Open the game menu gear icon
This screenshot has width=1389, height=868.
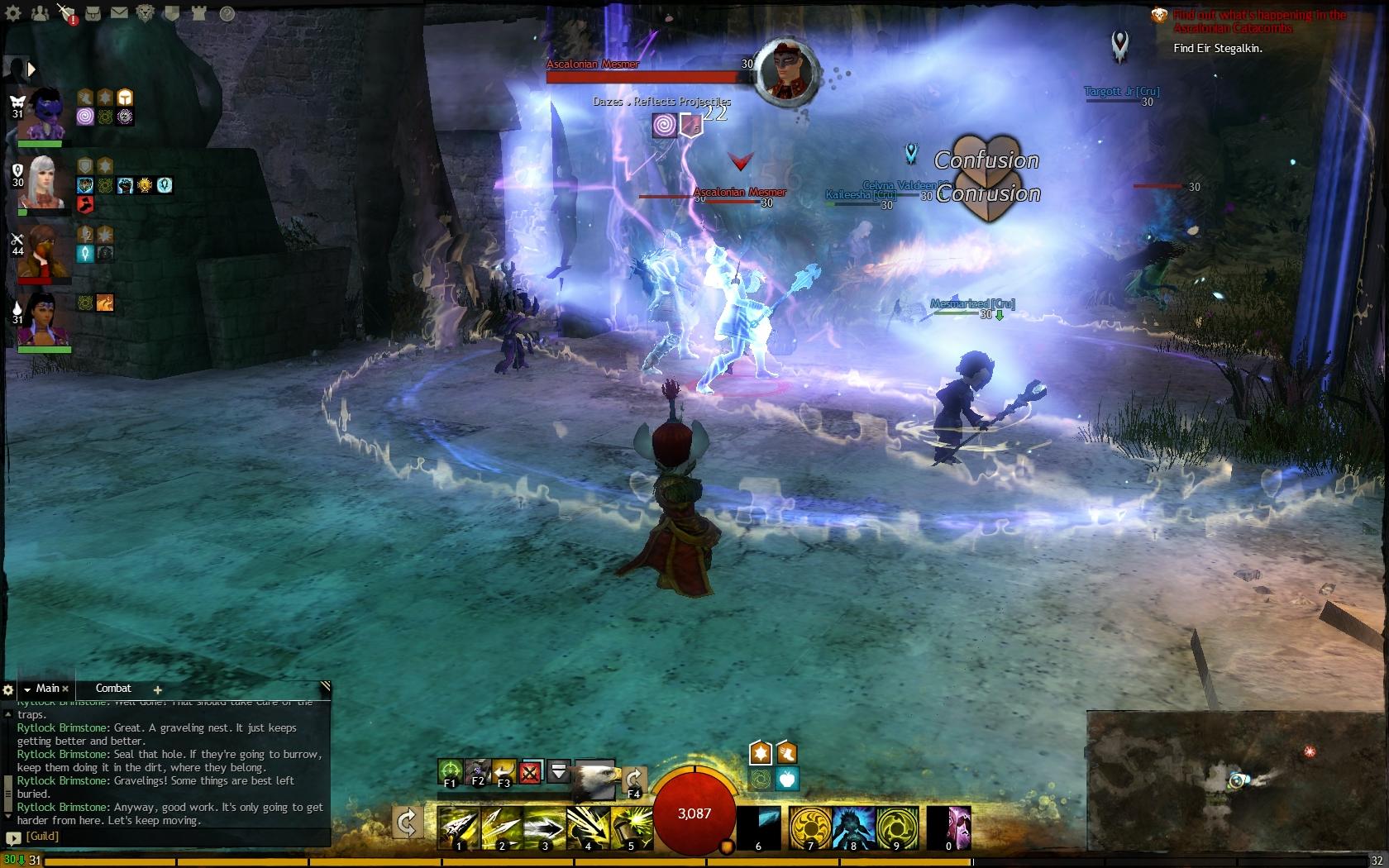[x=13, y=13]
